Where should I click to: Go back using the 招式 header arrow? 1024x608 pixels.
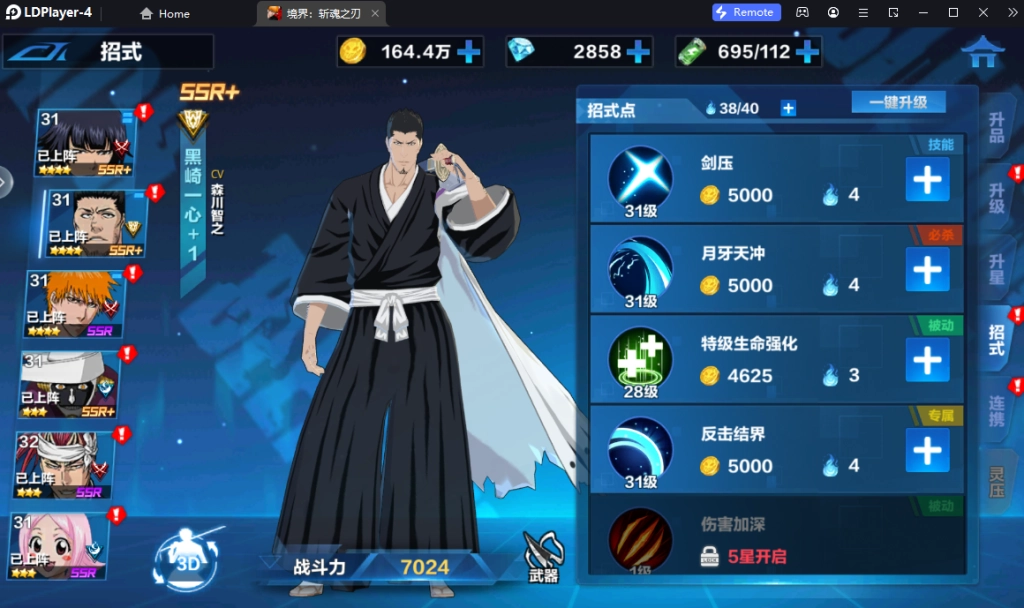click(x=40, y=52)
